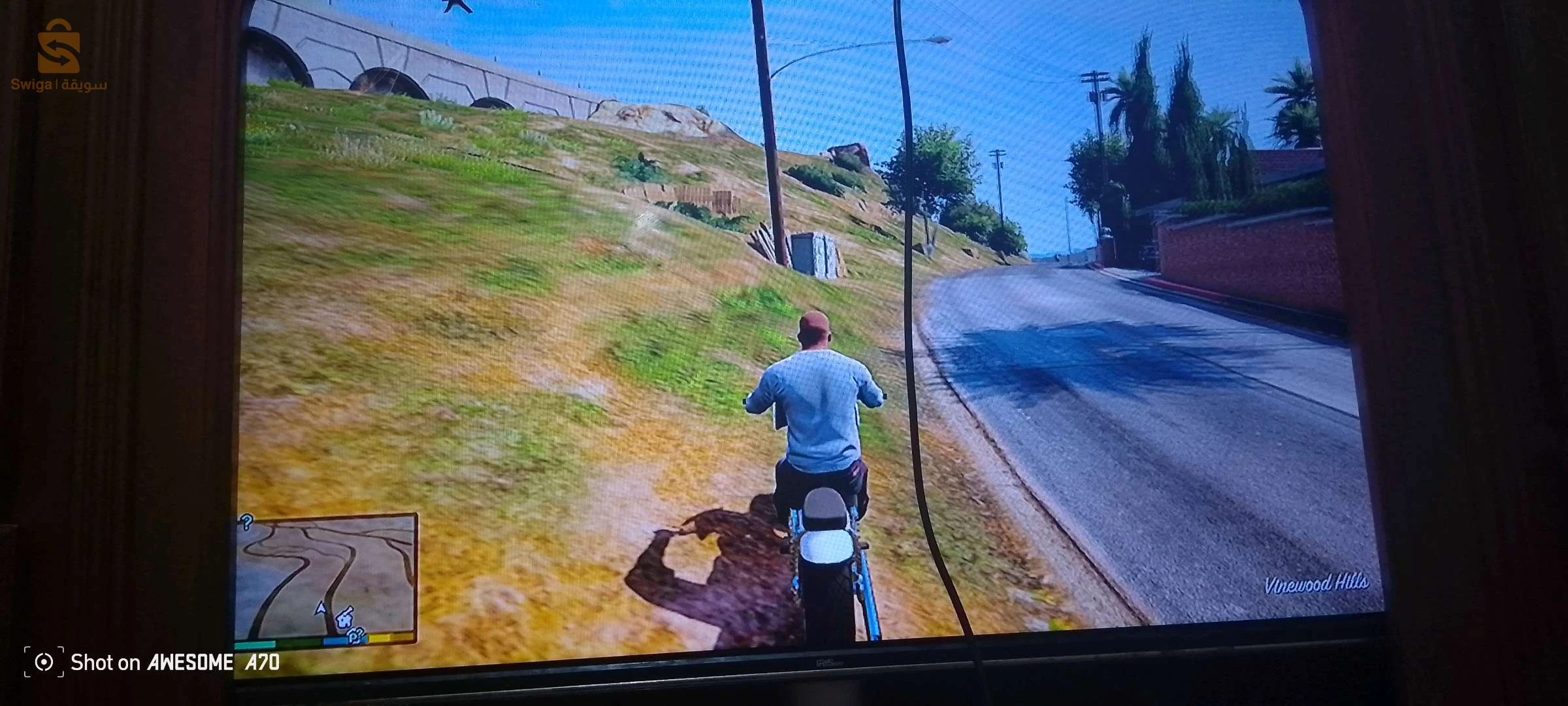
Task: Click the safehouse house icon on the minimap
Action: [344, 621]
